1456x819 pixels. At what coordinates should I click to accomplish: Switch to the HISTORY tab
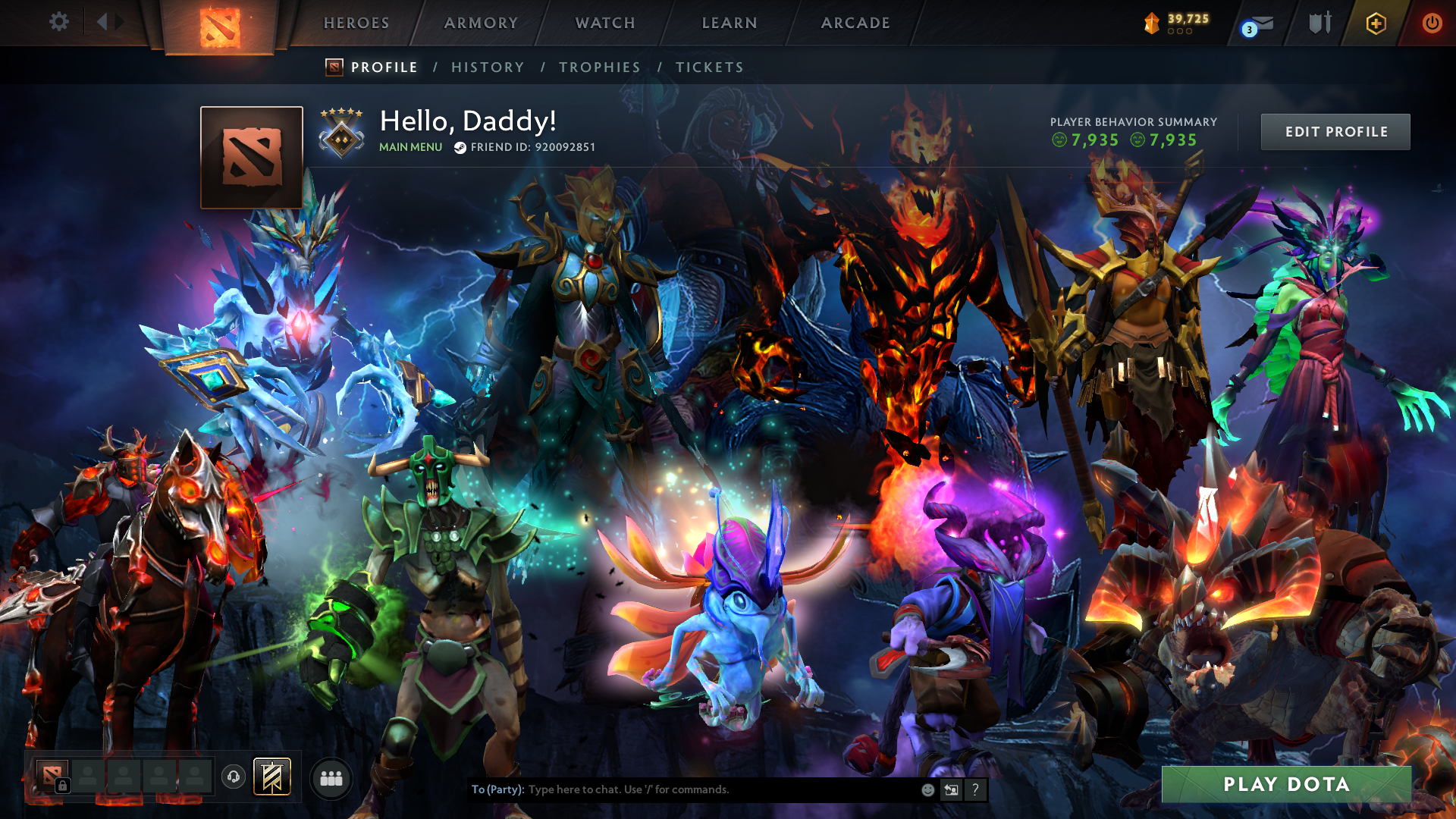[488, 67]
